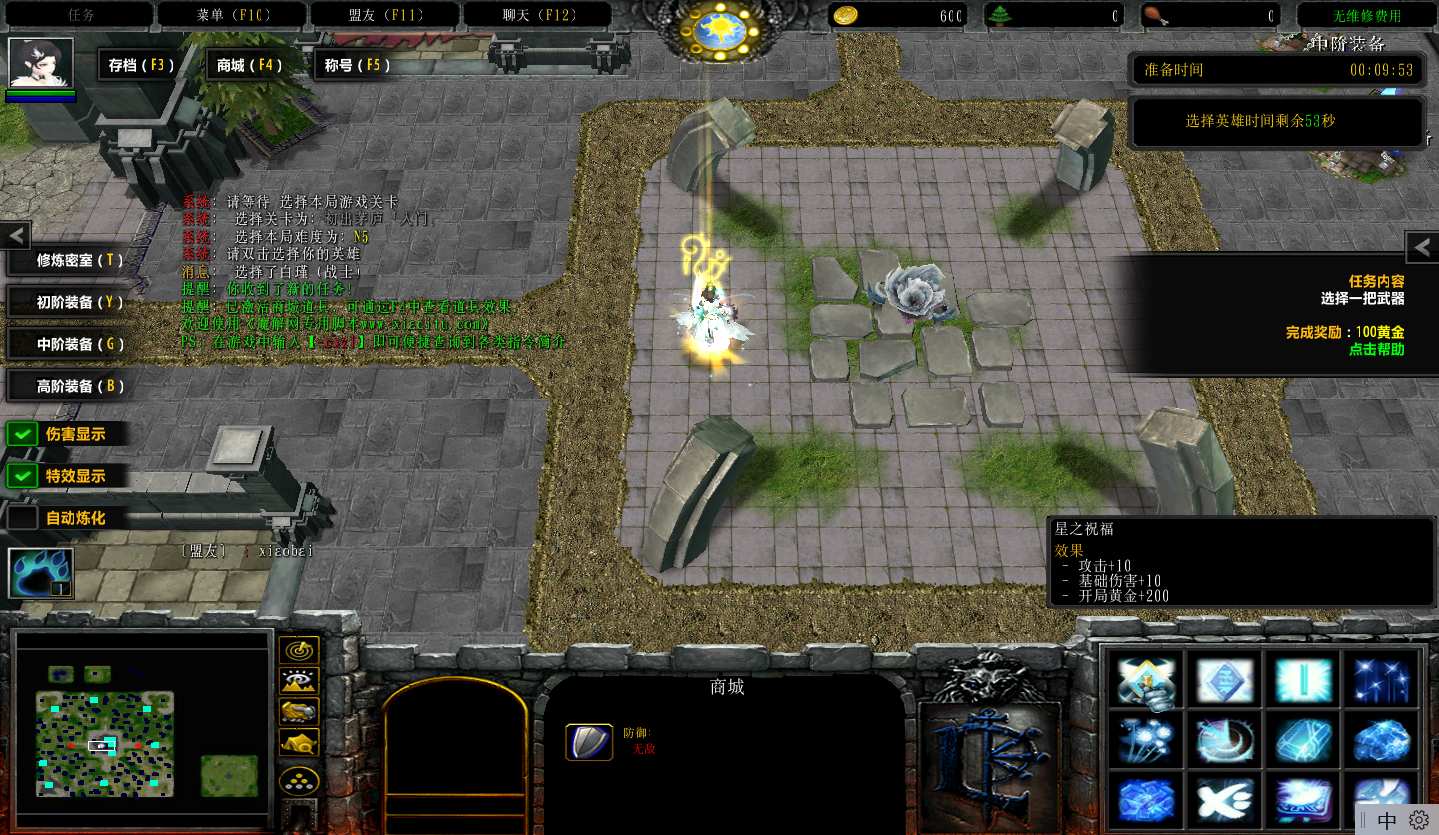Open the input method settings gear
The height and width of the screenshot is (835, 1439).
(x=1419, y=820)
